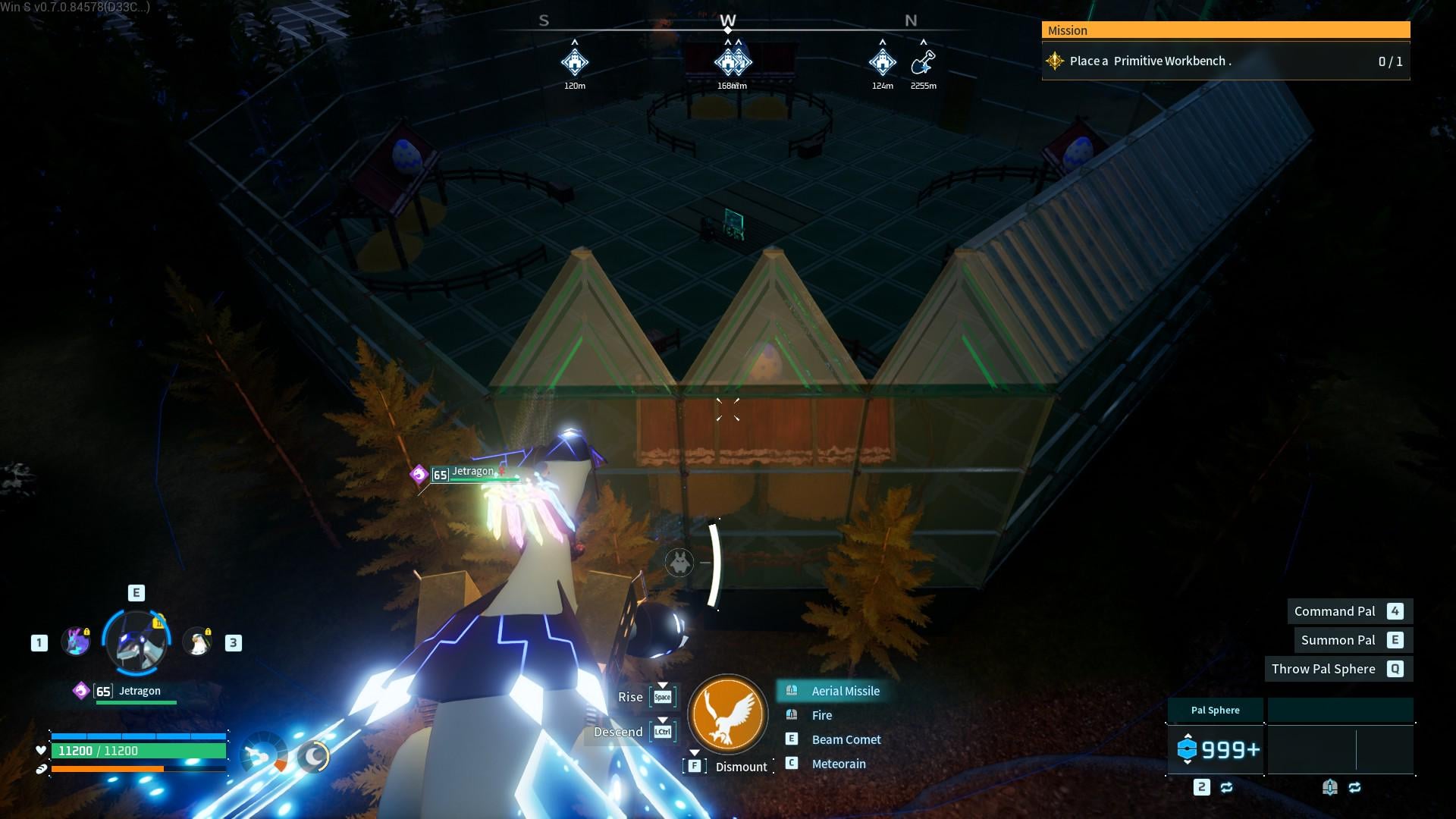Viewport: 1456px width, 819px height.
Task: Choose the penguin Pal in party slot 3
Action: pyautogui.click(x=198, y=642)
